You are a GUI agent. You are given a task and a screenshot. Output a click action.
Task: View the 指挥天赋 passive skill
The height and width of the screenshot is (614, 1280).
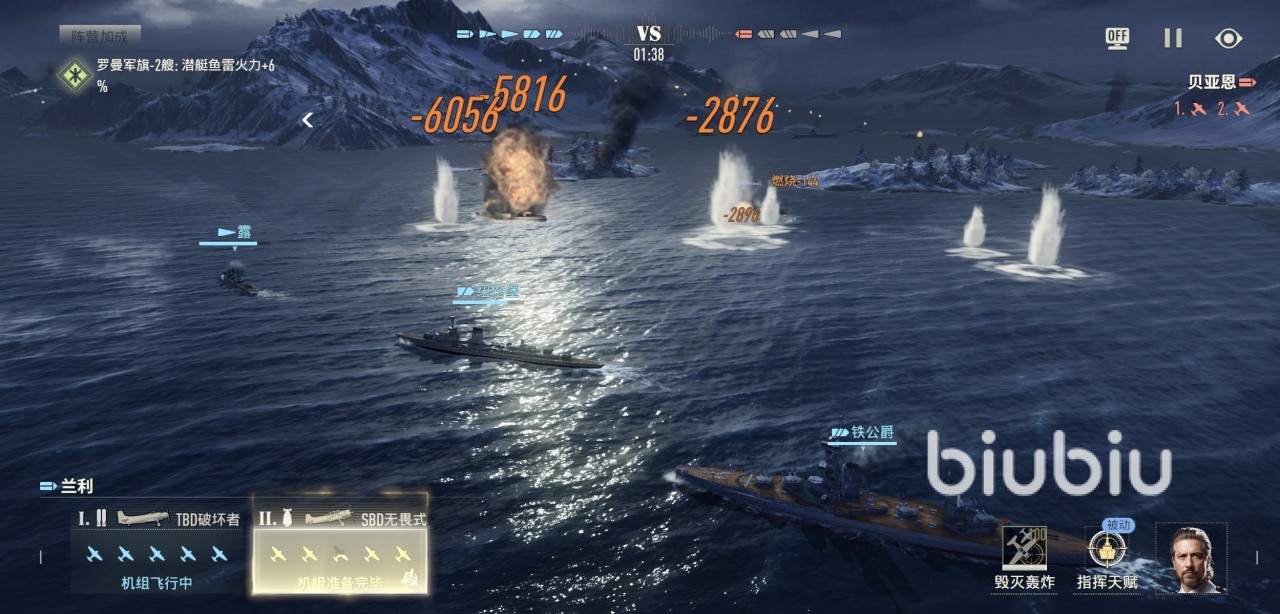[x=1107, y=555]
